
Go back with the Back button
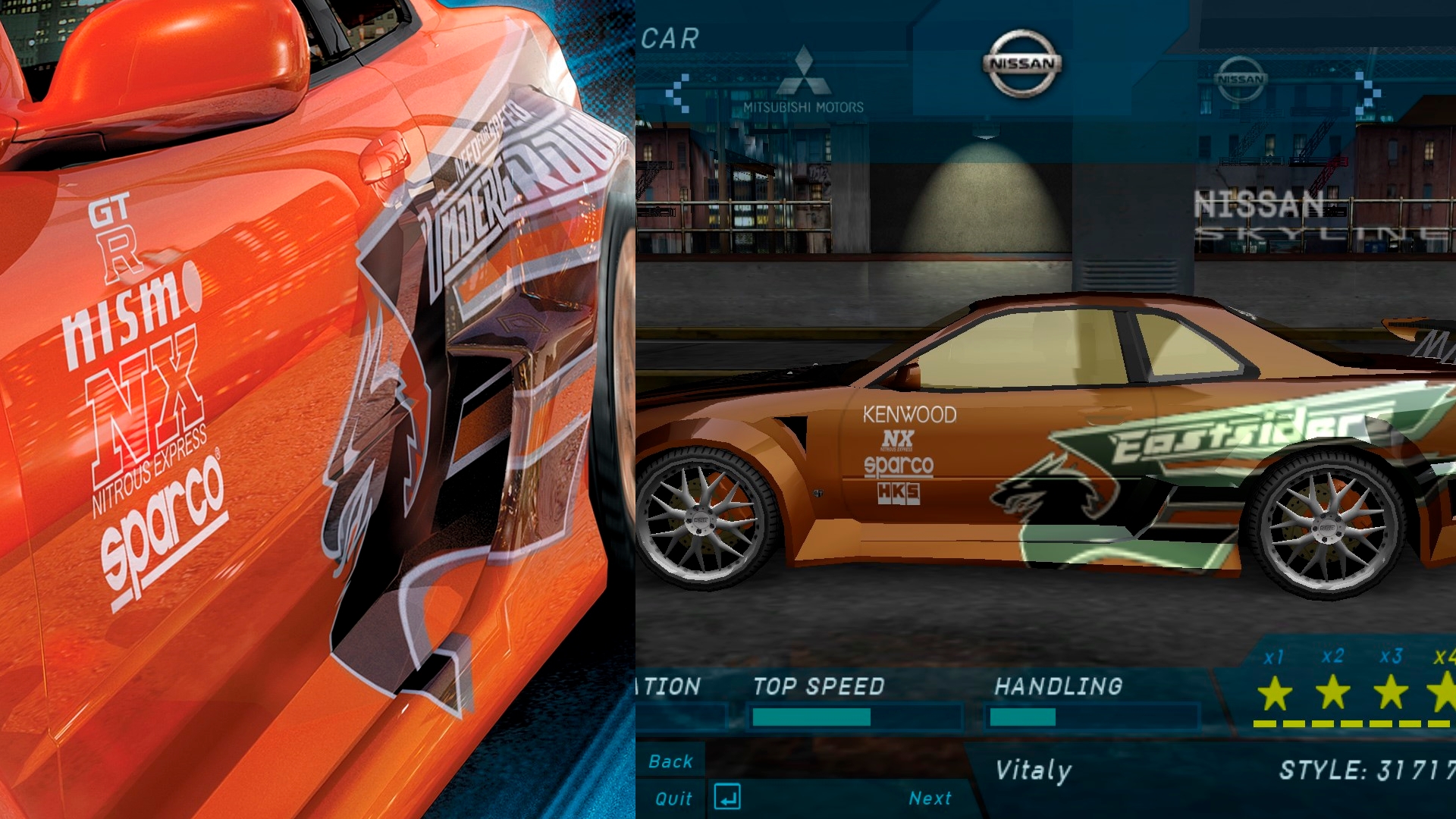click(x=670, y=761)
